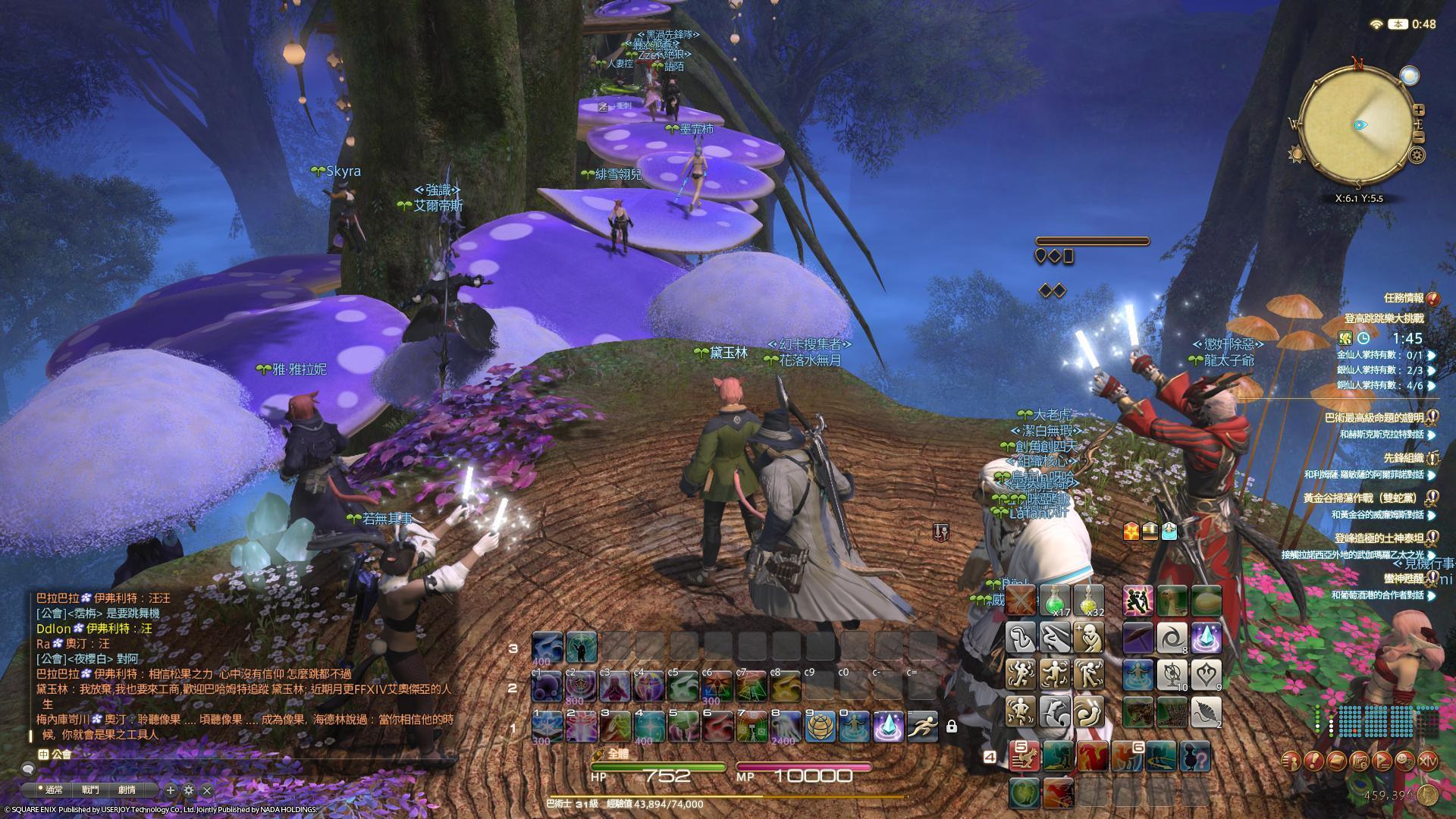Open the emote smiley face menu icon

(1405, 761)
